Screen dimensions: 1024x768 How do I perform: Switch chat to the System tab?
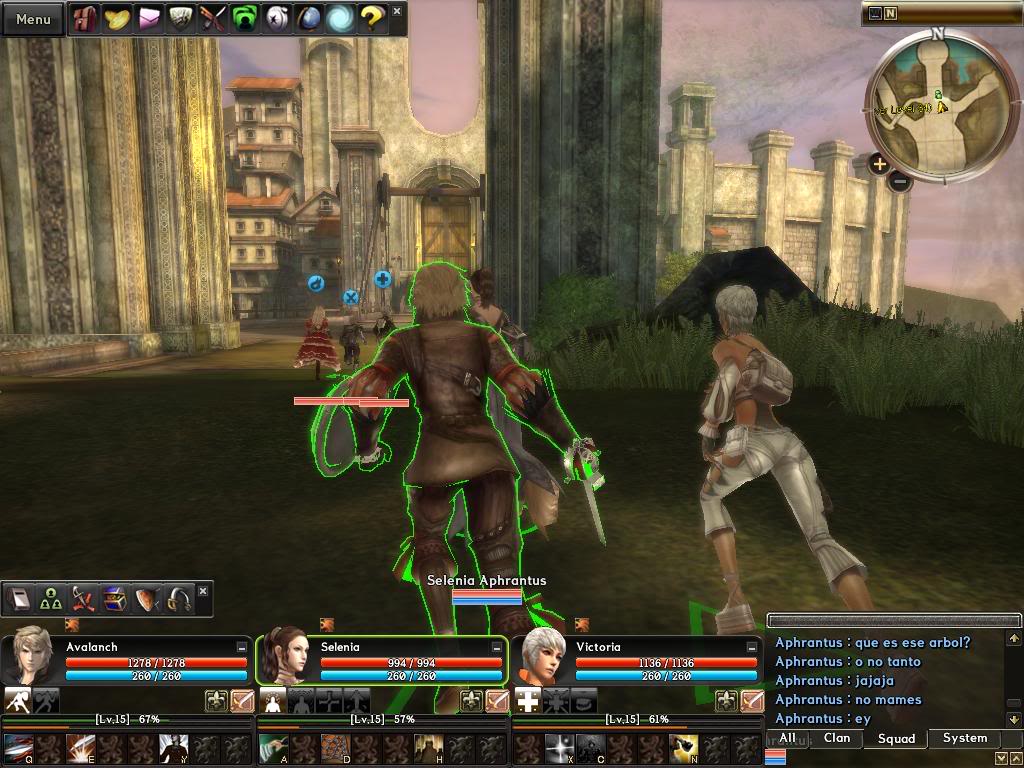[x=964, y=738]
